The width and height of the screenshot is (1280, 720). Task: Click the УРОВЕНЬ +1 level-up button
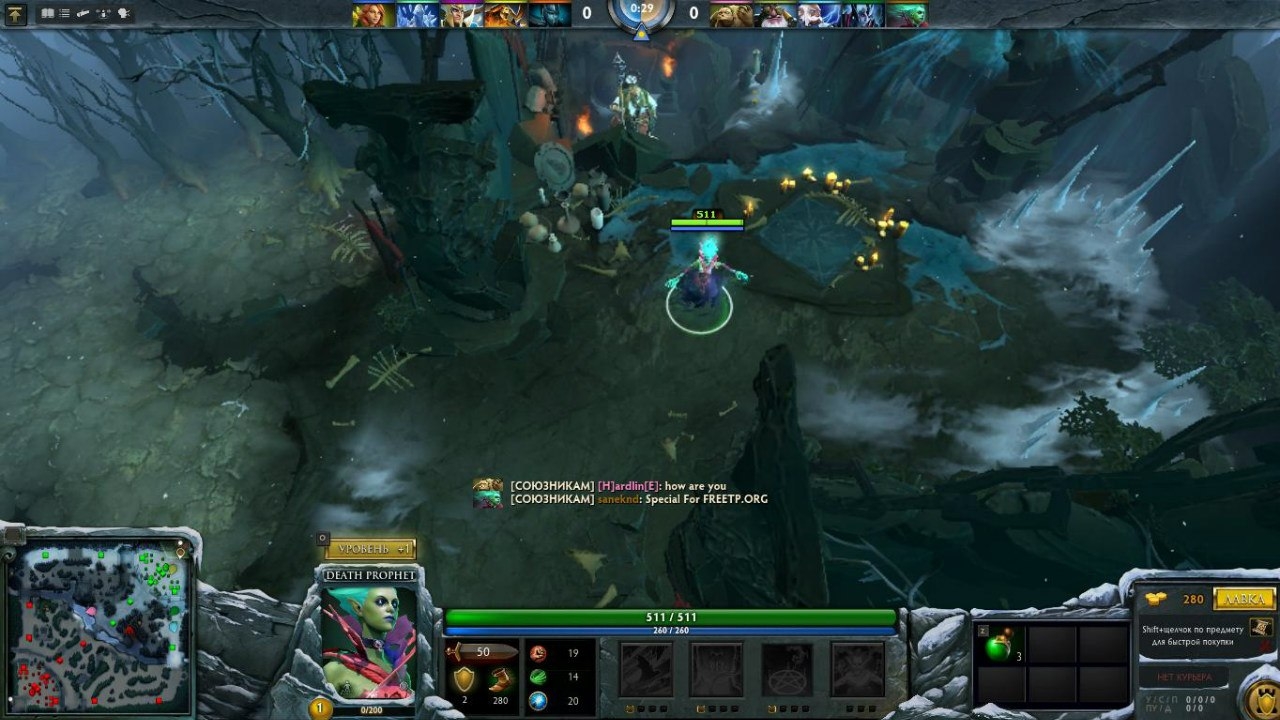(370, 549)
